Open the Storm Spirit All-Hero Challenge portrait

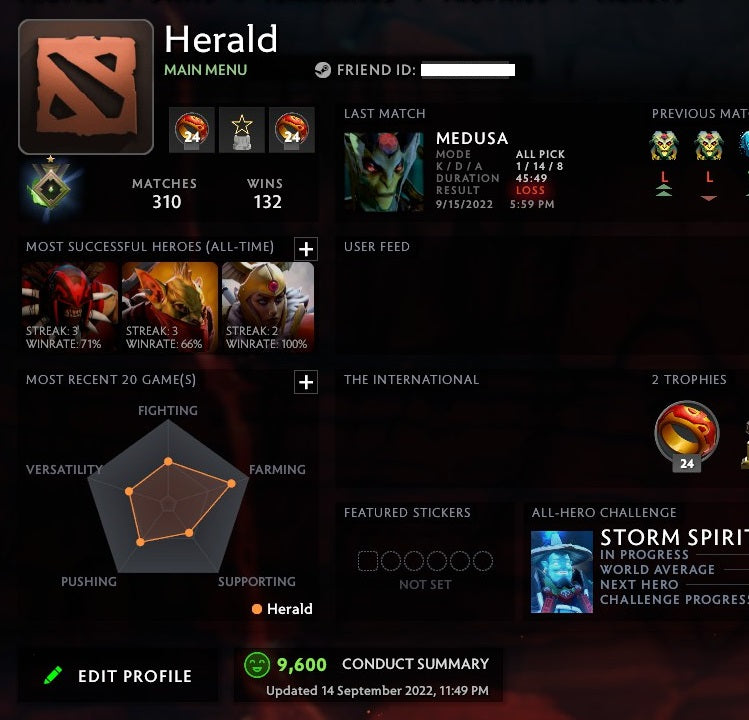pyautogui.click(x=561, y=571)
